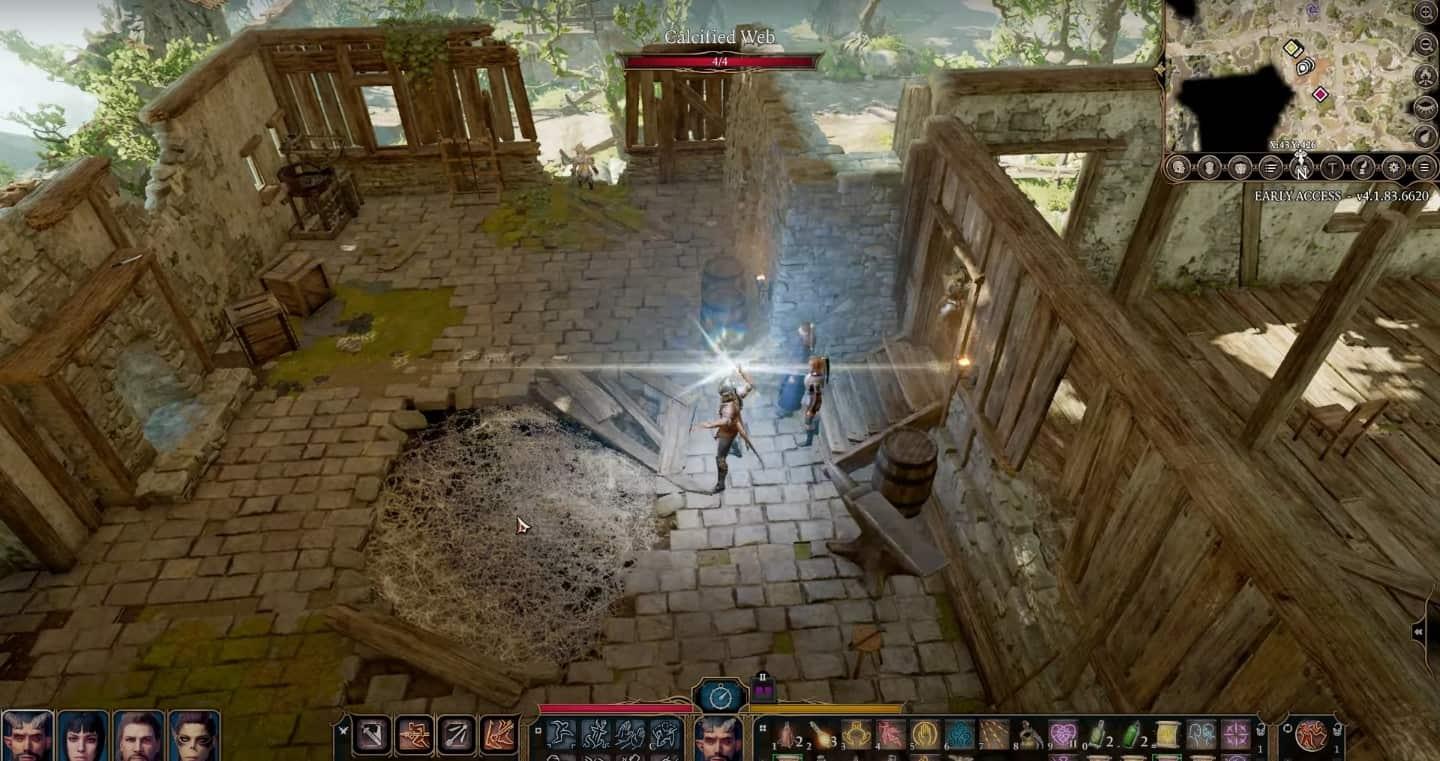Select the horned tiefling party portrait
This screenshot has width=1440, height=761.
26,736
